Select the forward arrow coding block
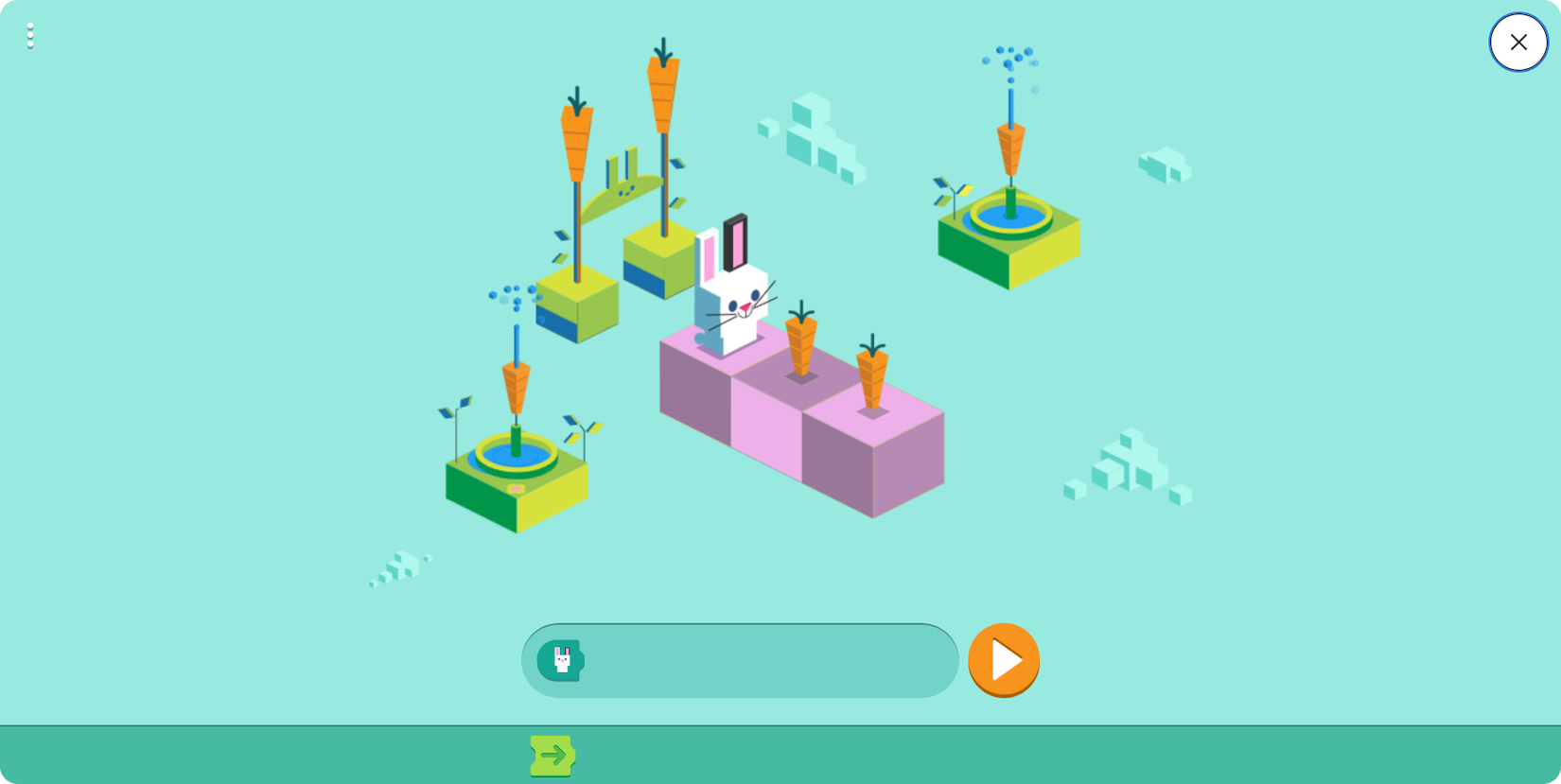Image resolution: width=1561 pixels, height=784 pixels. pyautogui.click(x=552, y=754)
